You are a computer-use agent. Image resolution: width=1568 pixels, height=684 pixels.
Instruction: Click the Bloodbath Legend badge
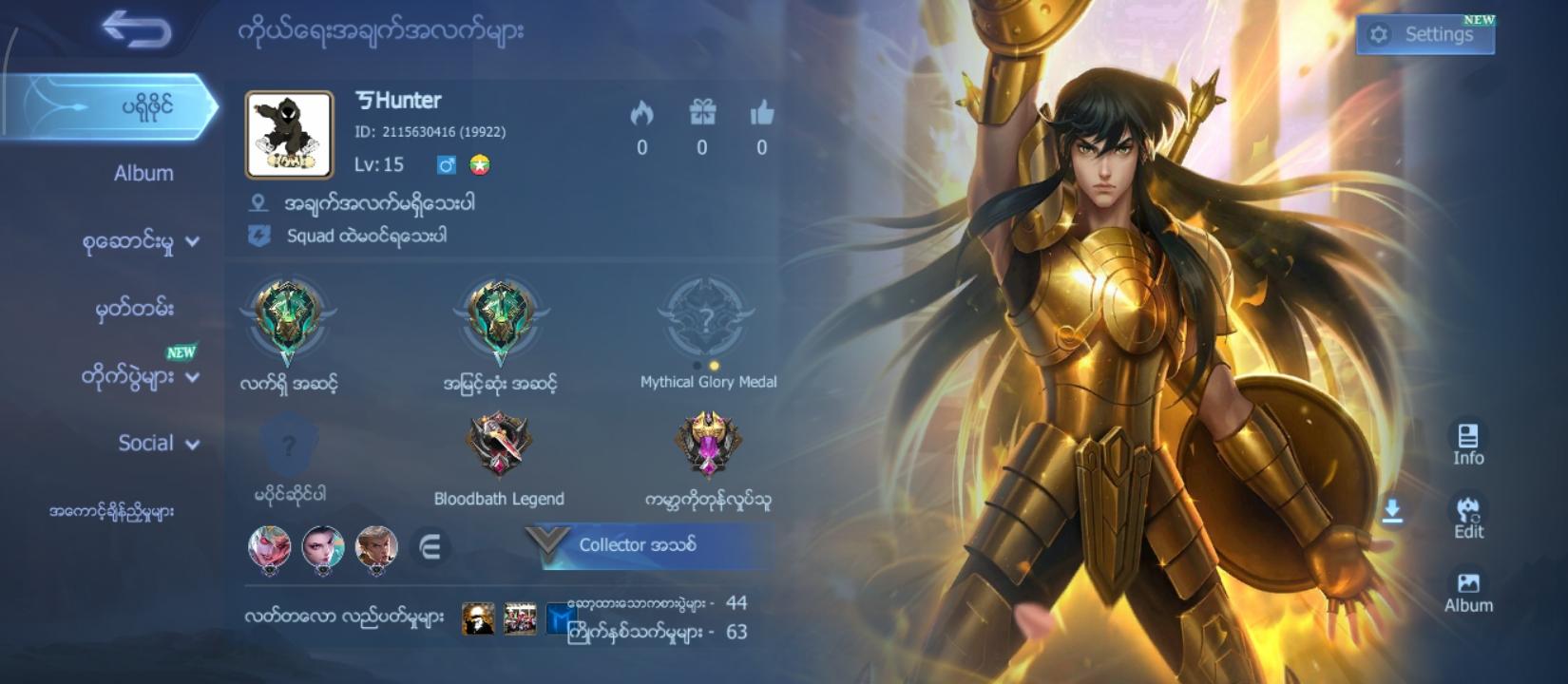point(499,446)
